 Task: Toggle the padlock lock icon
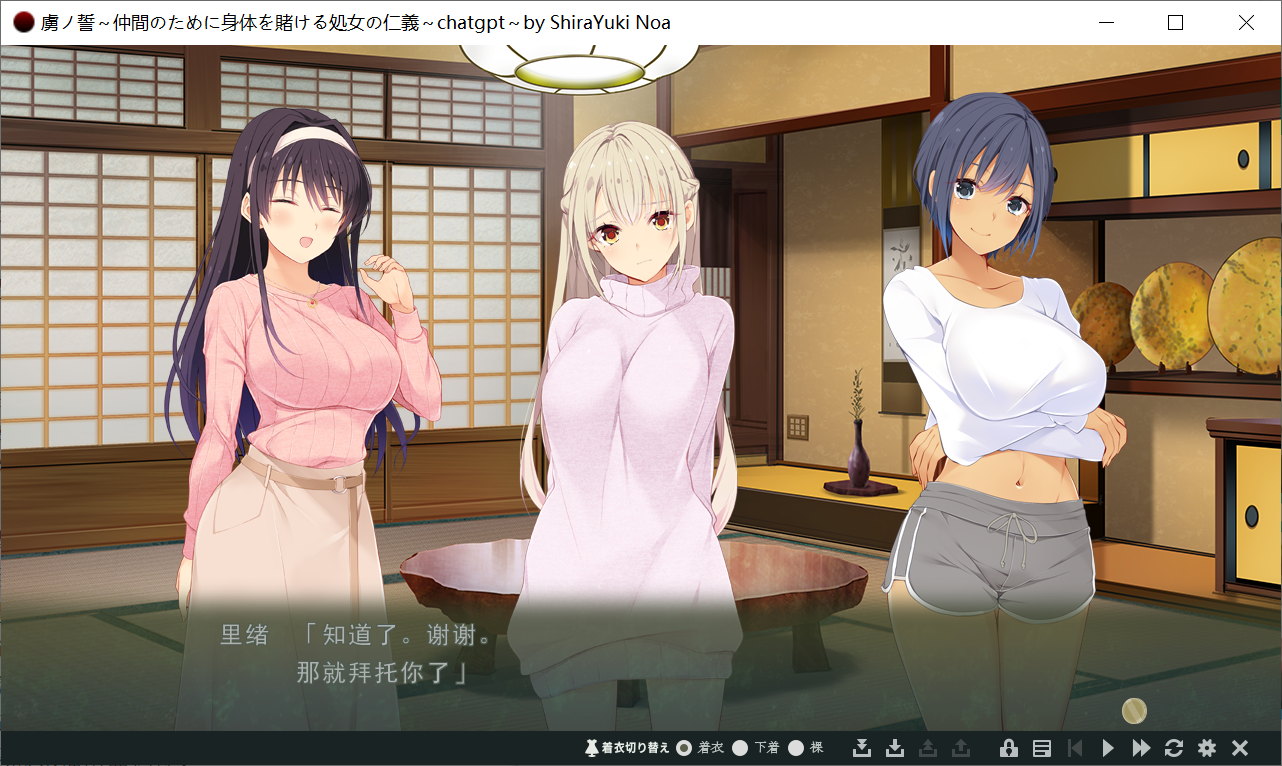[1009, 748]
